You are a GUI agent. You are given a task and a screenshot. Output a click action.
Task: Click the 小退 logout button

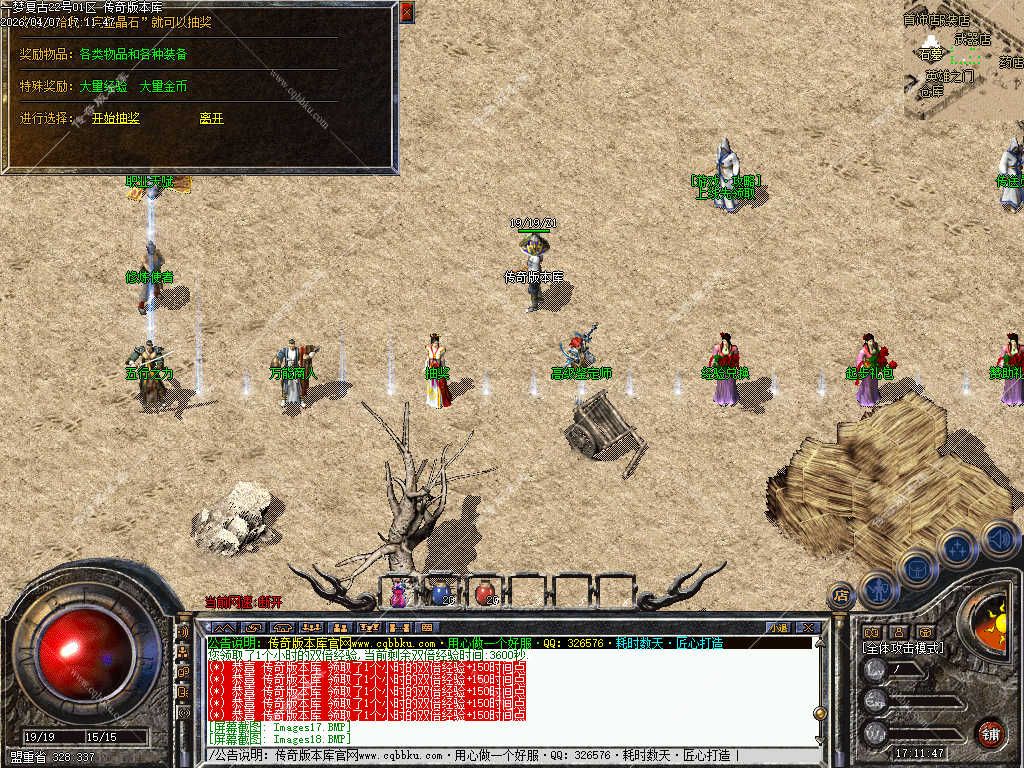(778, 627)
